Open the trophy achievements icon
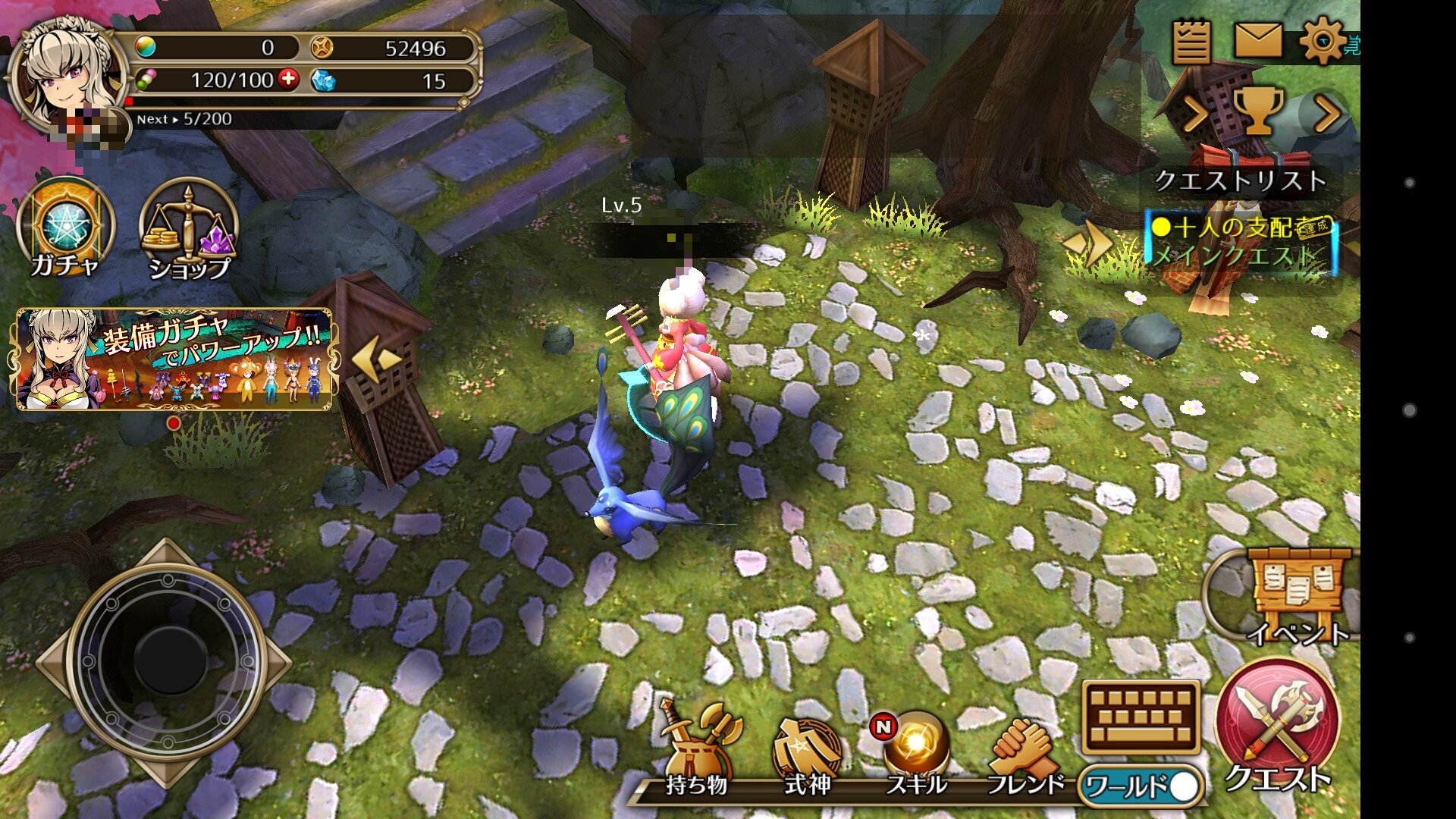 coord(1259,111)
